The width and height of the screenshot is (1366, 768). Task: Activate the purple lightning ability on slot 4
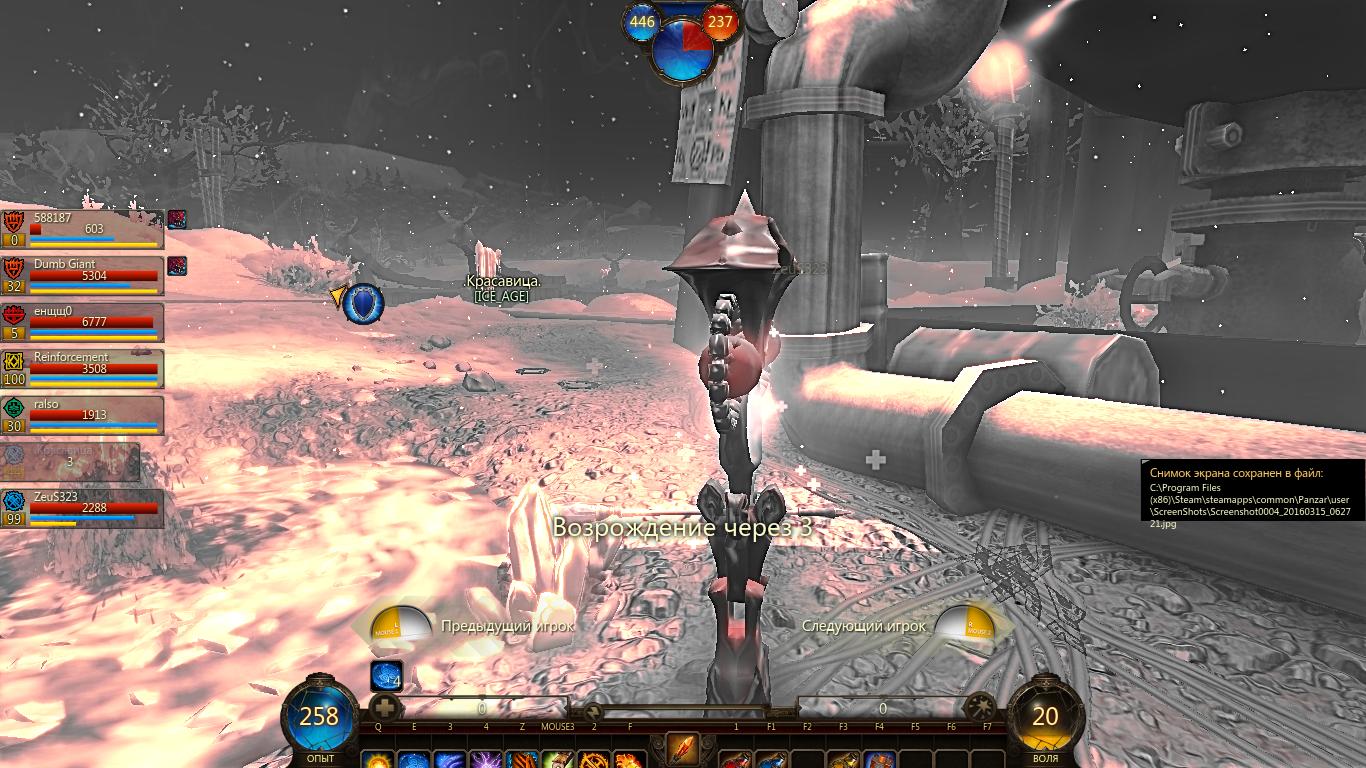[486, 760]
